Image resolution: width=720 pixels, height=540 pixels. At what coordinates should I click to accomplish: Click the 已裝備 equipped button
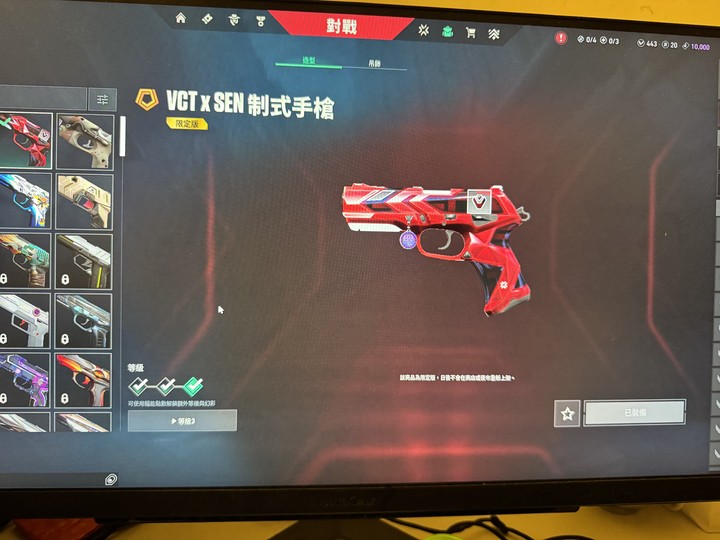634,412
